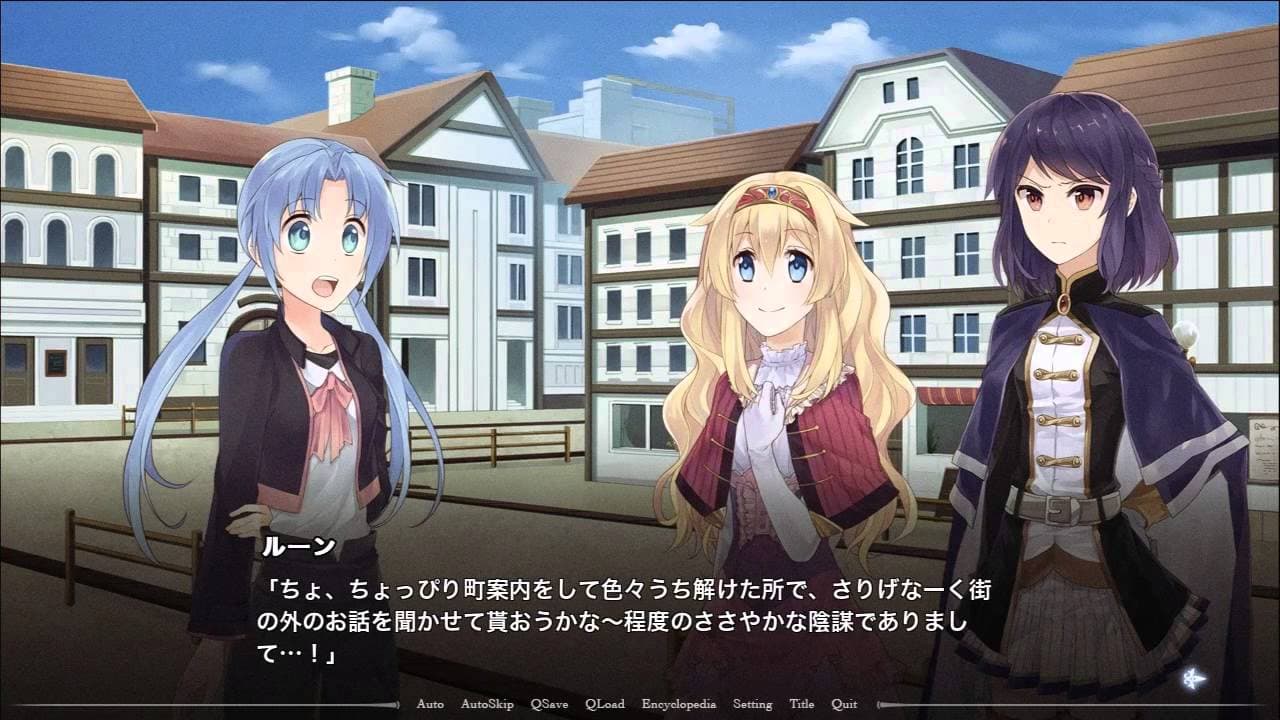This screenshot has height=720, width=1280.
Task: Return to the Title screen
Action: (x=803, y=704)
